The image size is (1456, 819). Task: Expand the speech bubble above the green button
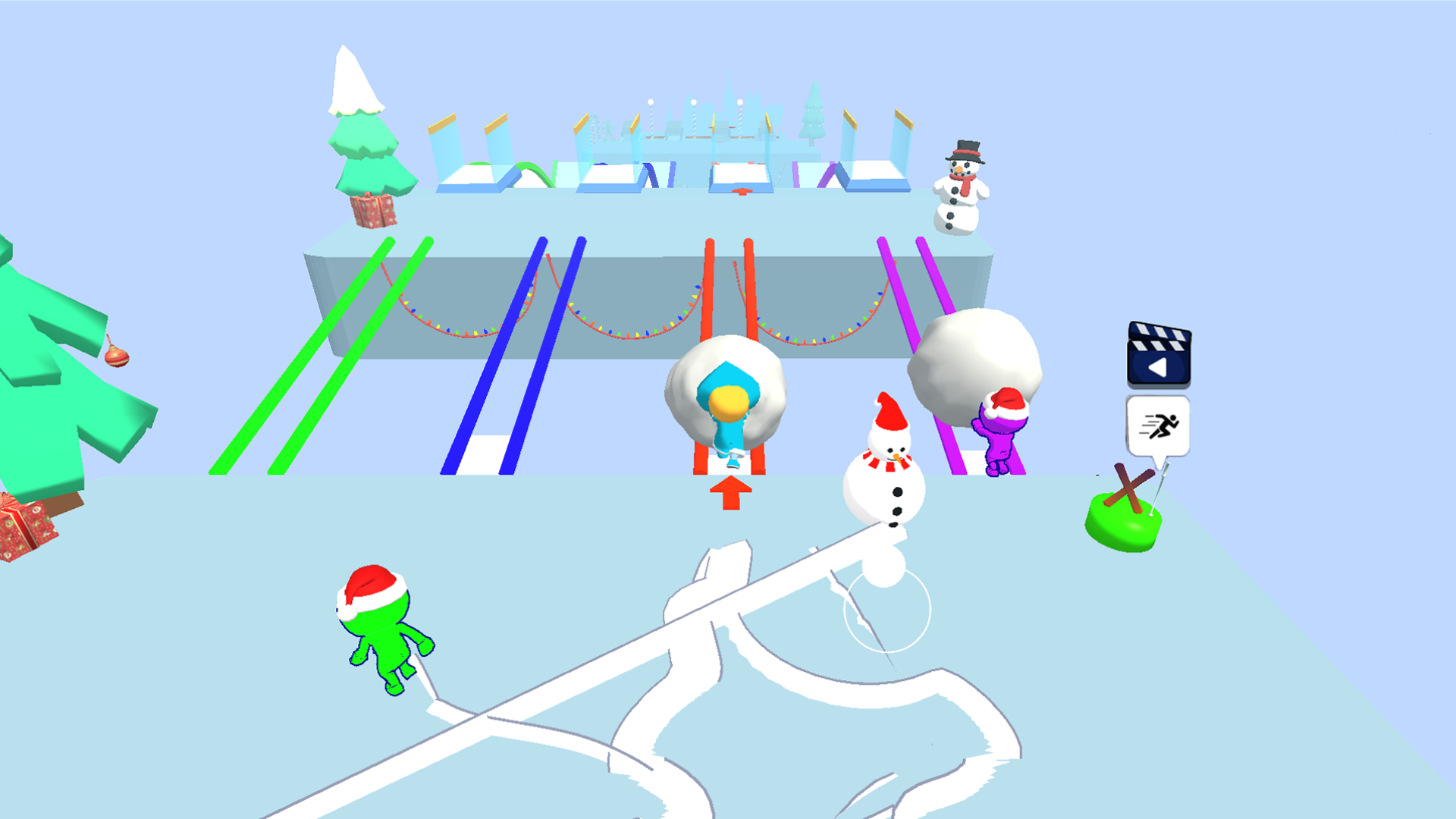click(1158, 425)
